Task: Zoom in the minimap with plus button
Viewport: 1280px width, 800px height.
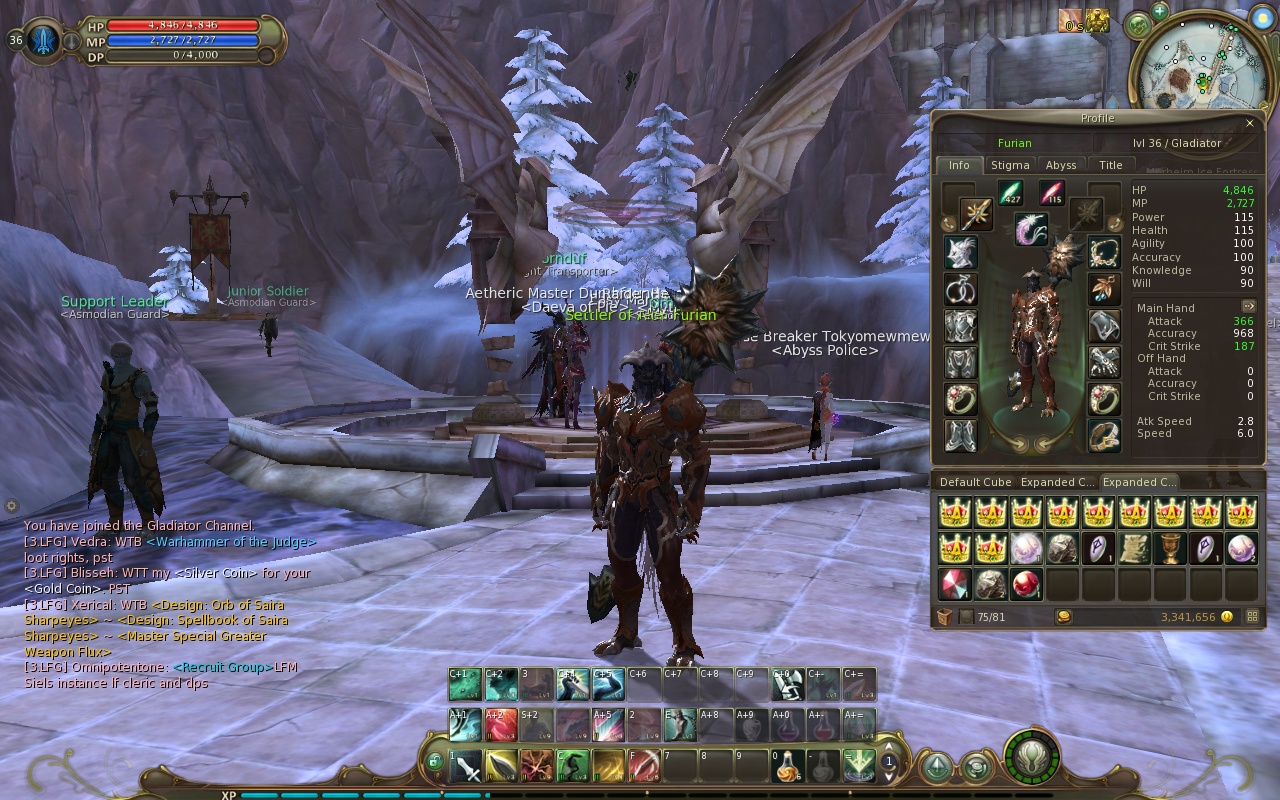Action: coord(1159,11)
